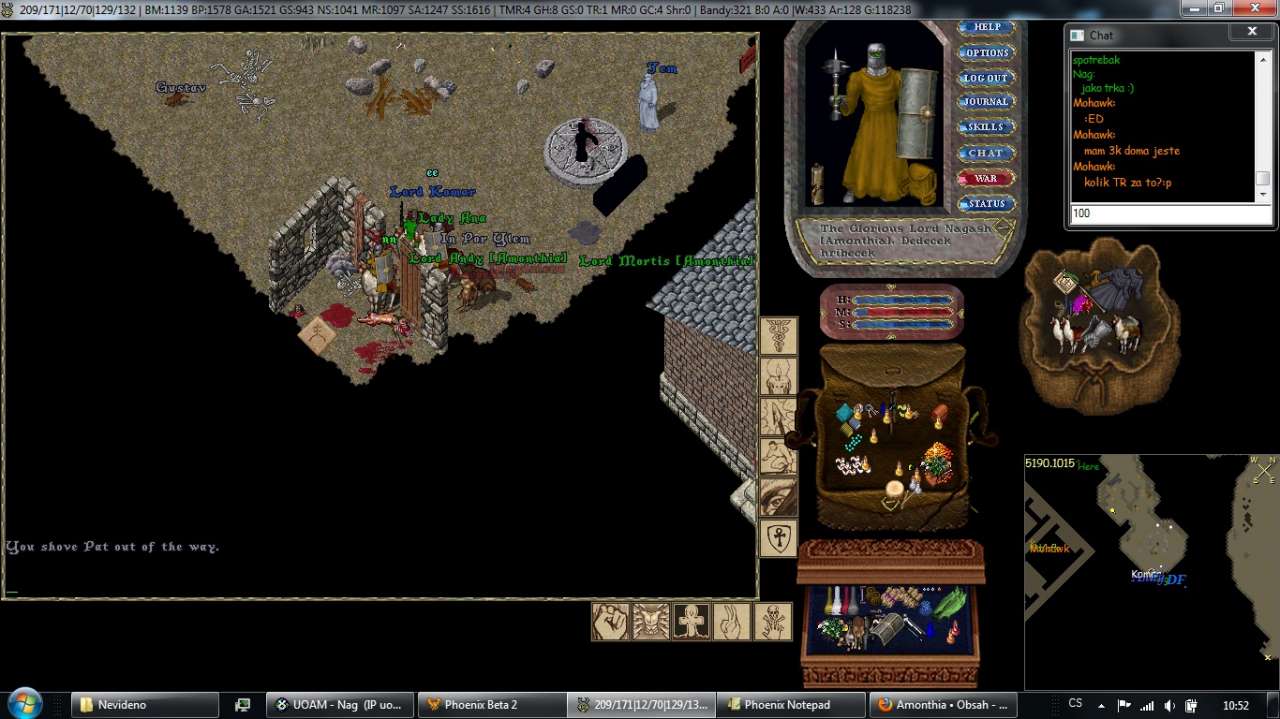Activate the dark ankh cross icon
The width and height of the screenshot is (1280, 719).
(692, 621)
